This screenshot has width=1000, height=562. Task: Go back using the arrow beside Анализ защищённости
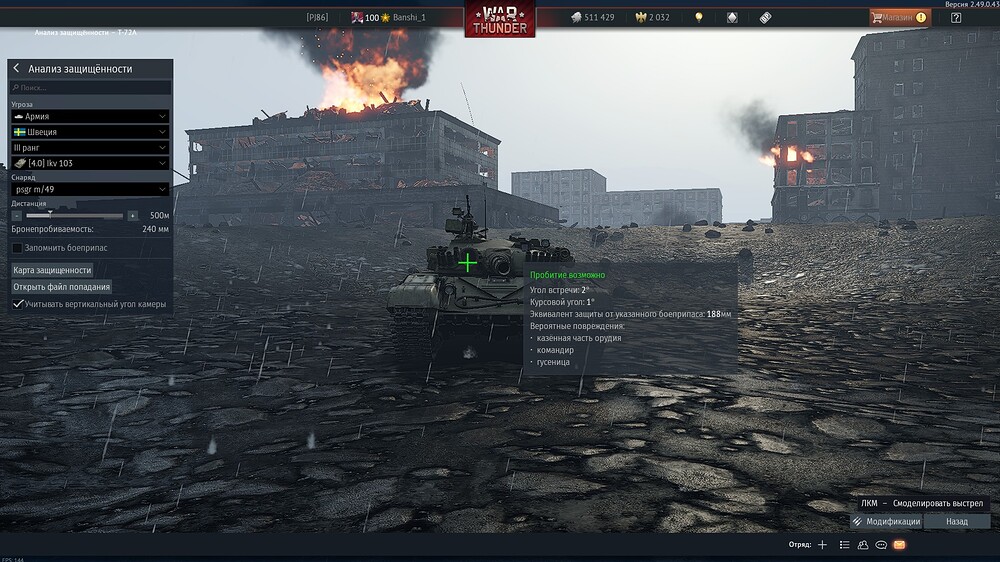coord(17,69)
